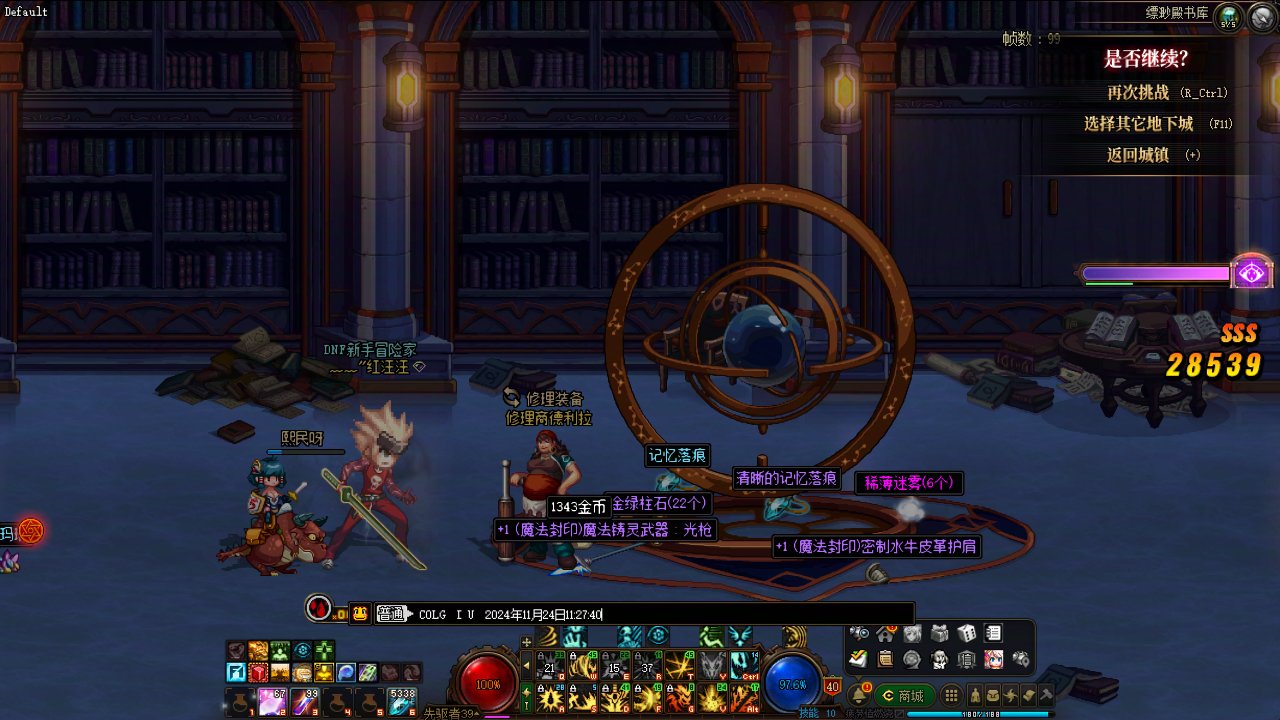1280x720 pixels.
Task: Choose 返回城镇 to return to town
Action: 1137,155
